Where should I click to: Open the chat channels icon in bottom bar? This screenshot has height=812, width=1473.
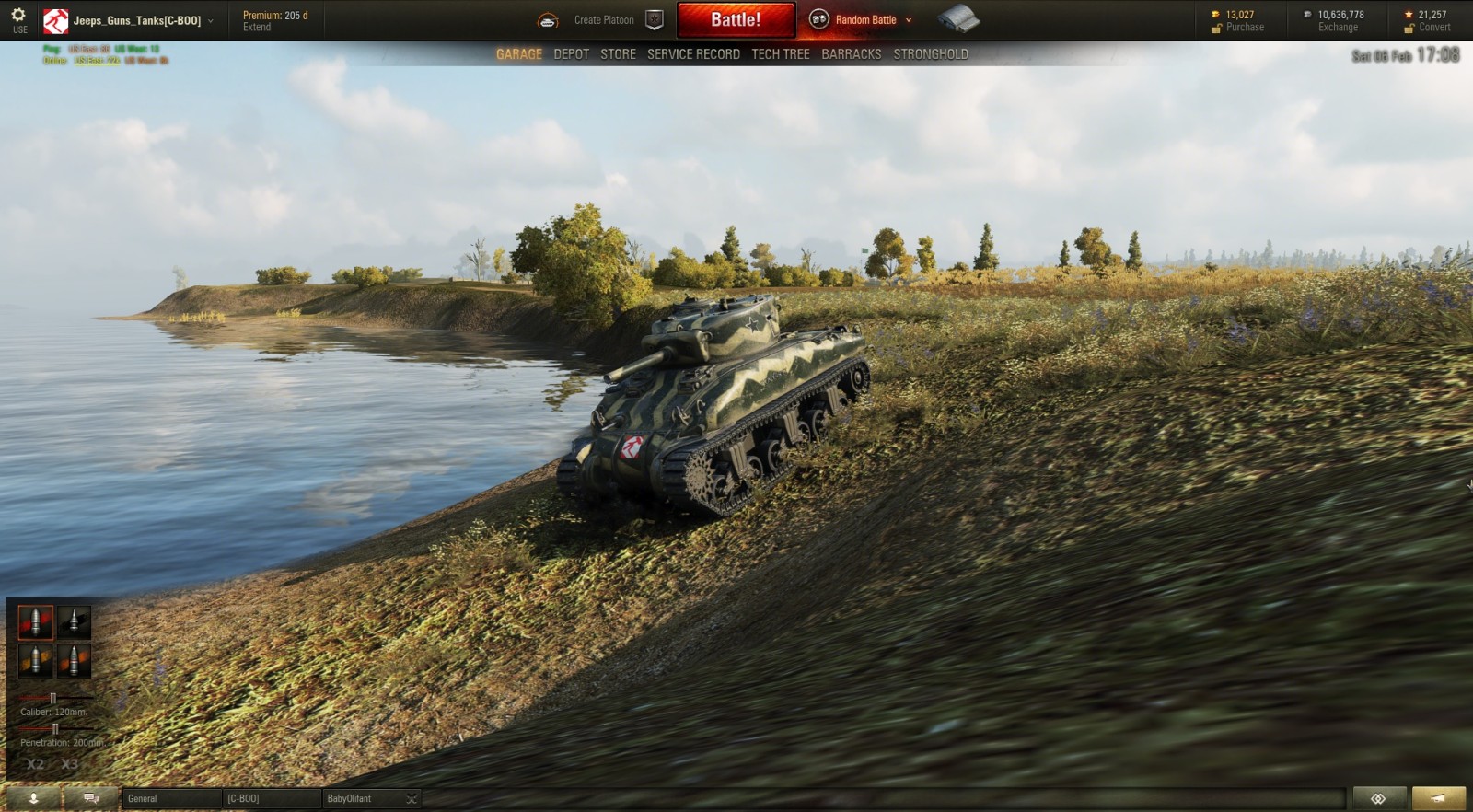tap(89, 798)
